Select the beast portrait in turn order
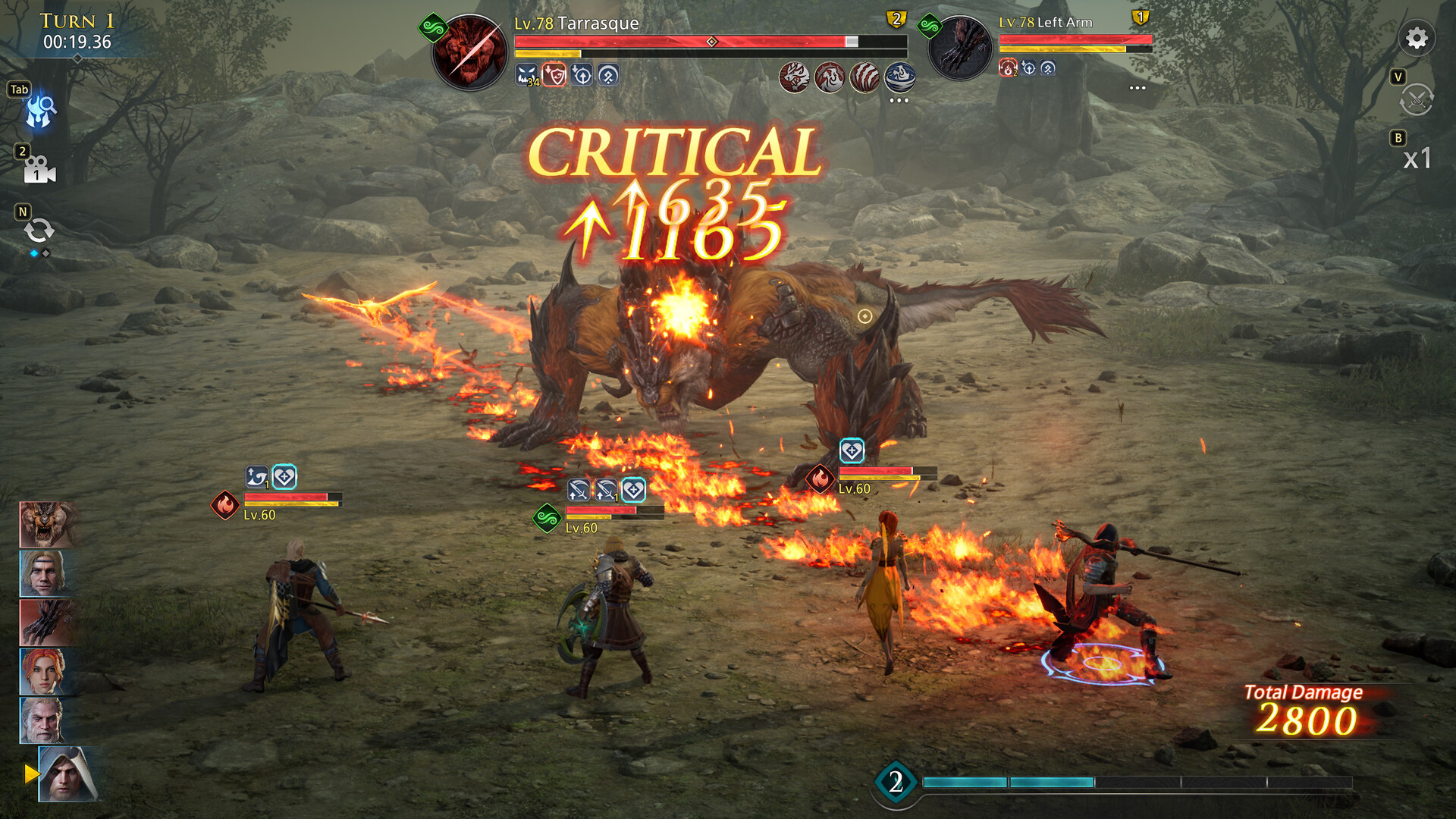This screenshot has width=1456, height=819. click(x=45, y=524)
